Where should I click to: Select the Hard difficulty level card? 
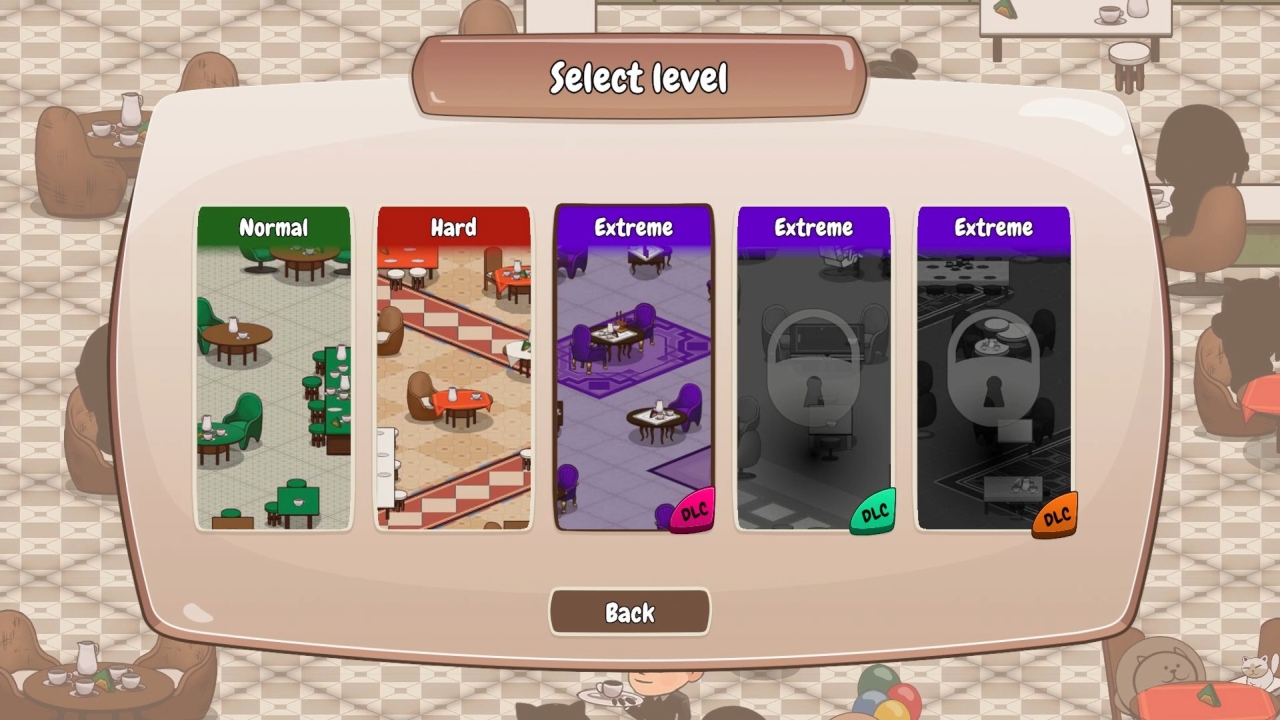tap(453, 370)
